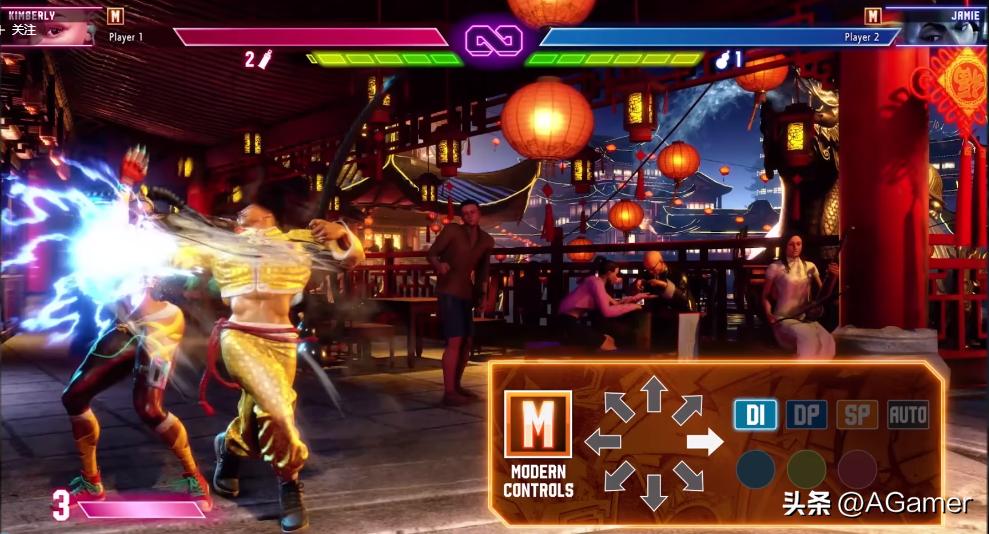The image size is (989, 534).
Task: Click the 关注 follow button
Action: pyautogui.click(x=20, y=30)
